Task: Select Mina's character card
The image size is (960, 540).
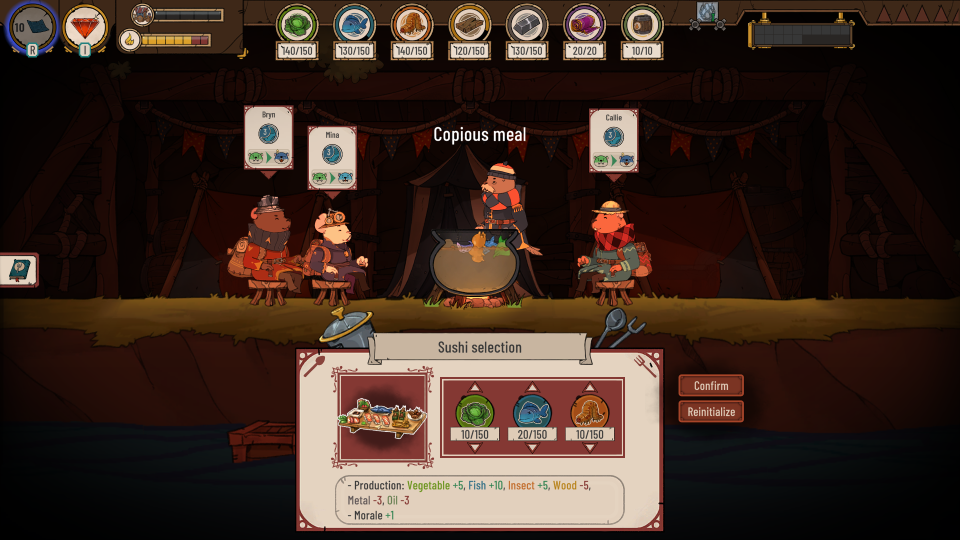Action: (332, 157)
